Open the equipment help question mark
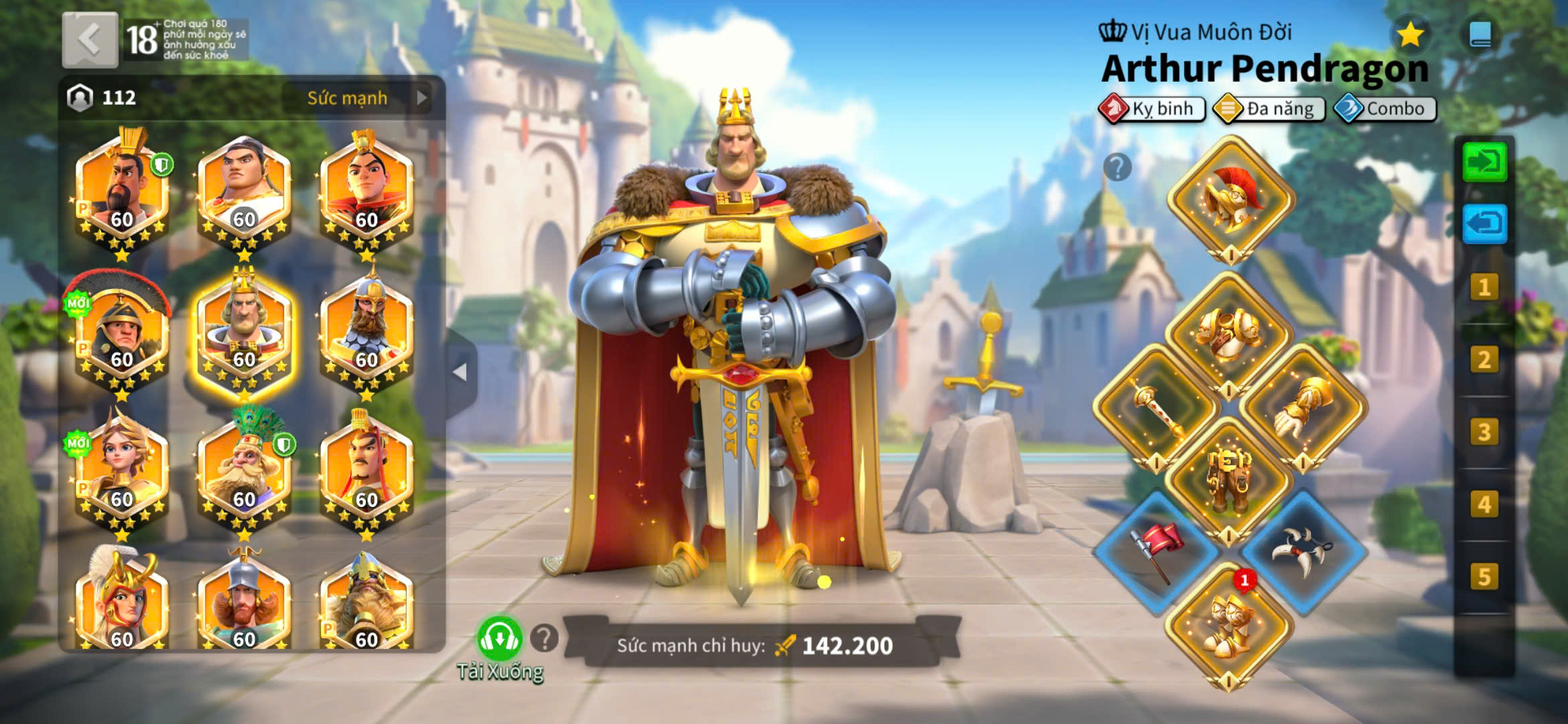1568x724 pixels. coord(1117,167)
